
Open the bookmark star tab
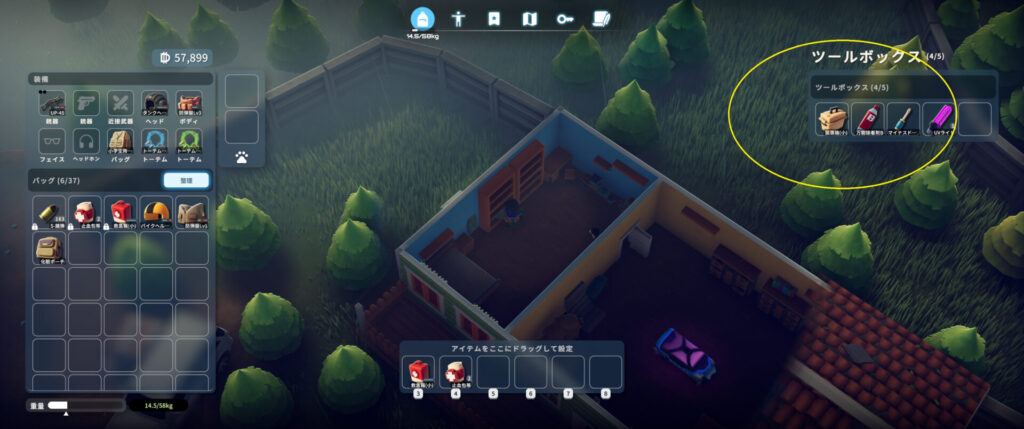pyautogui.click(x=493, y=19)
